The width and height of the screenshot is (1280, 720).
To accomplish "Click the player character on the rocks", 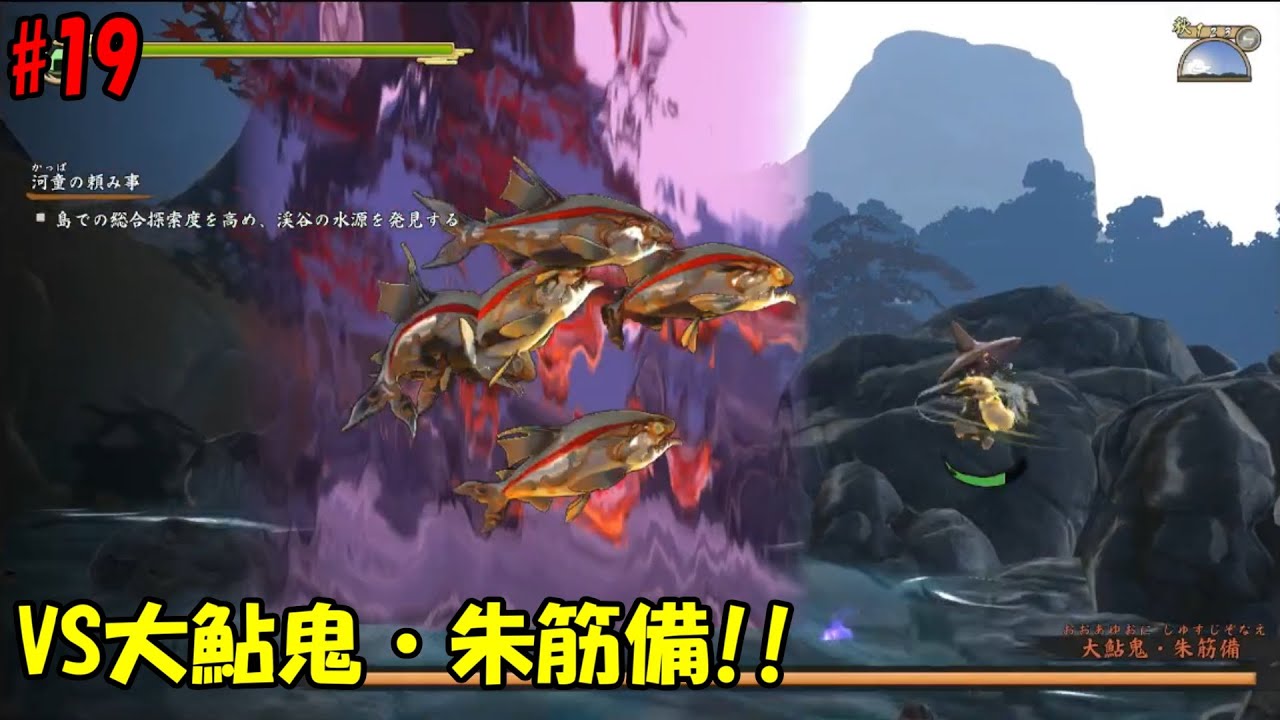I will pos(985,400).
